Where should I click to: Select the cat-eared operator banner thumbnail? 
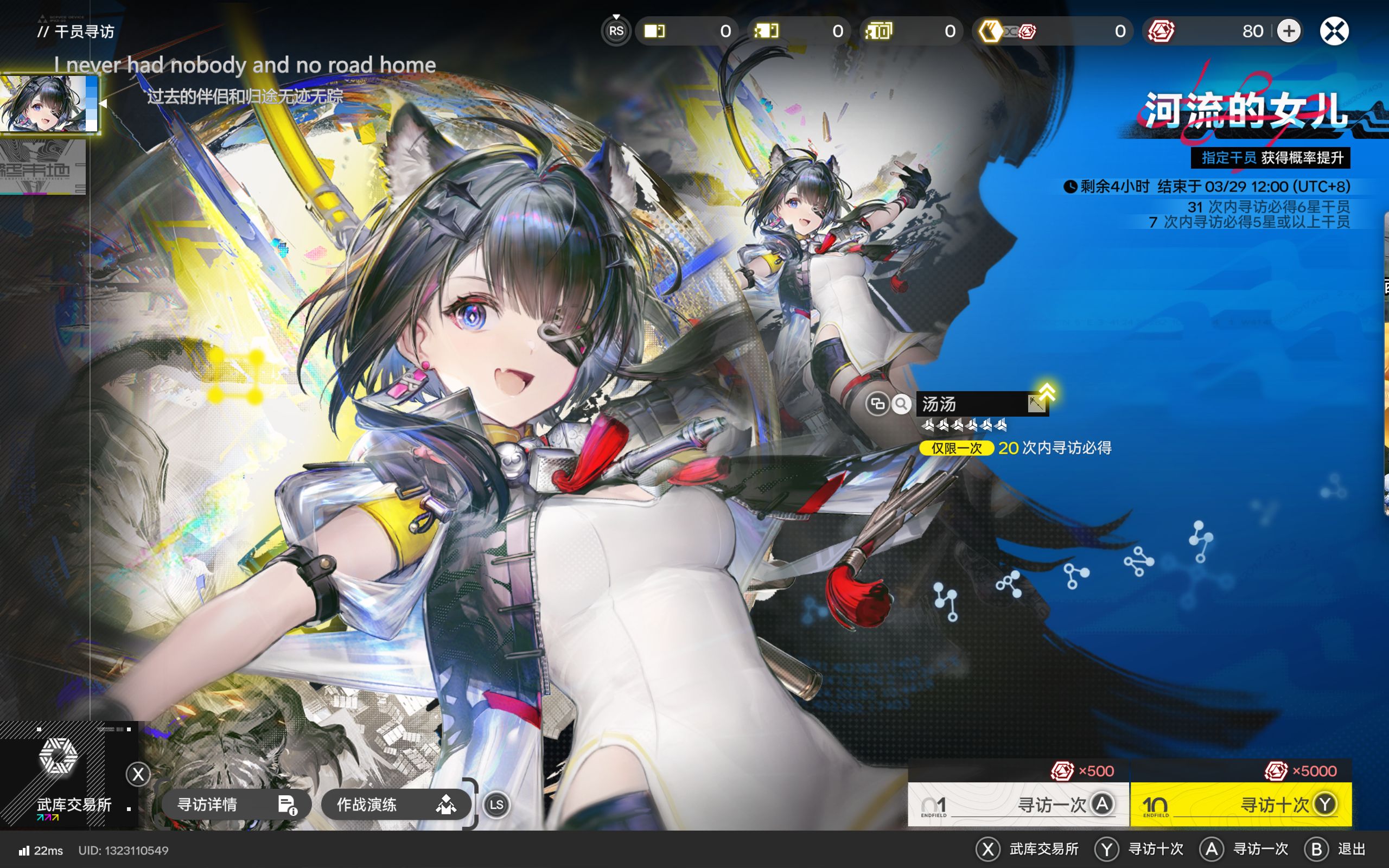point(49,104)
